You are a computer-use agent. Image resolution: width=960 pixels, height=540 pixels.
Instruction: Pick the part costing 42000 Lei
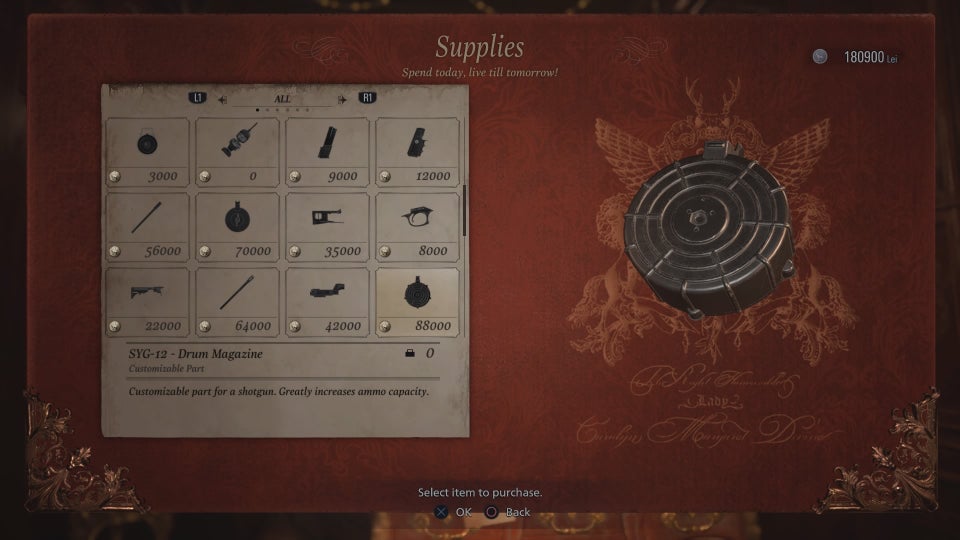327,301
